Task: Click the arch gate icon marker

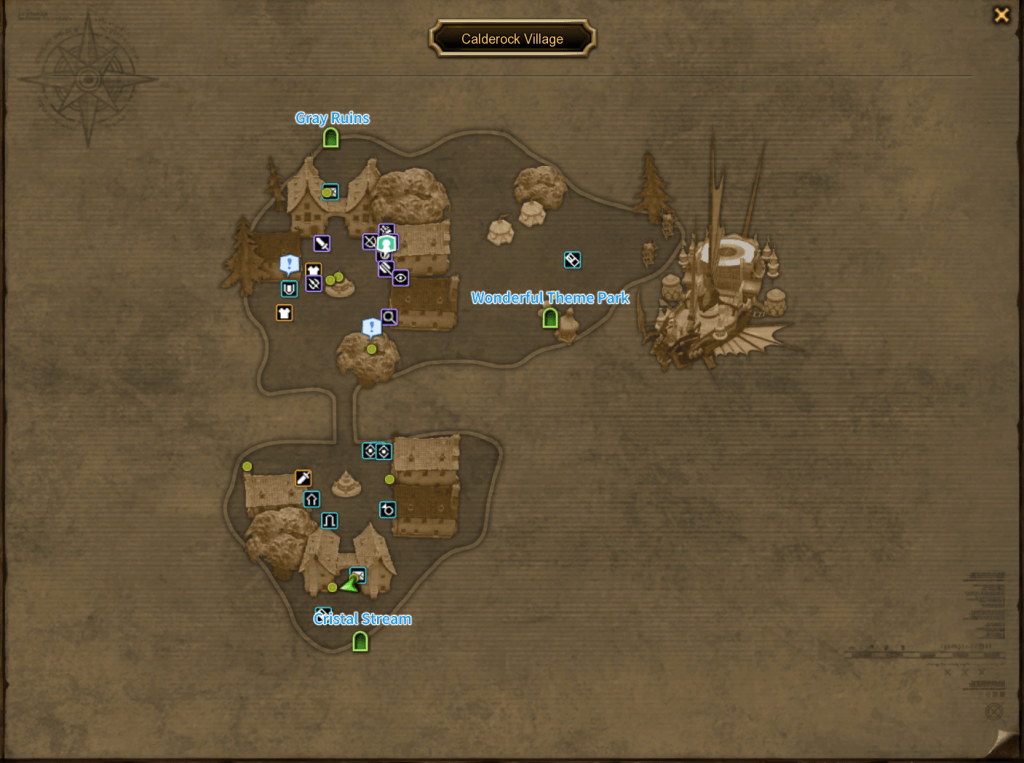Action: tap(329, 521)
